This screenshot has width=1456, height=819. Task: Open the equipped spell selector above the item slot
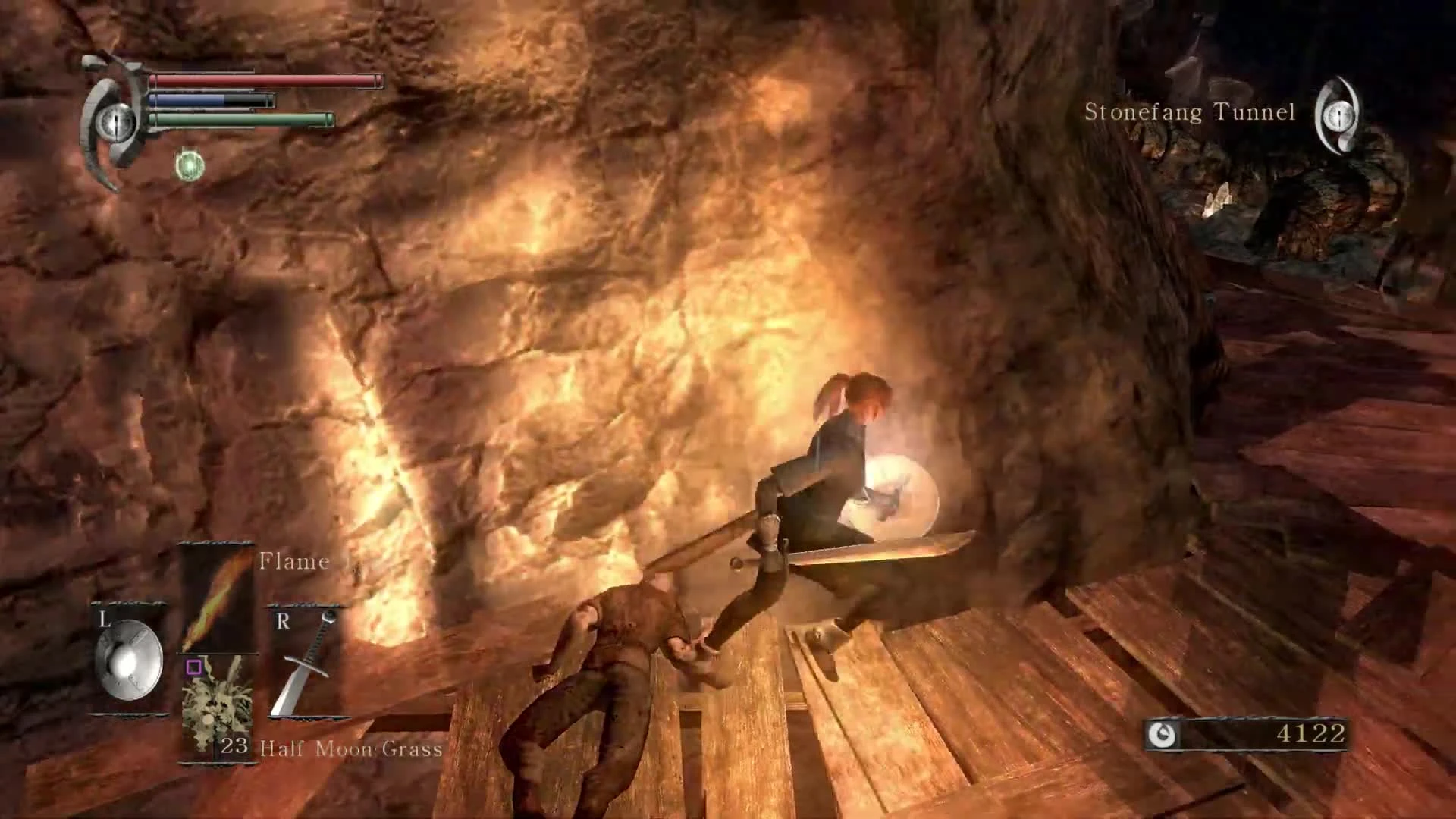click(x=215, y=599)
